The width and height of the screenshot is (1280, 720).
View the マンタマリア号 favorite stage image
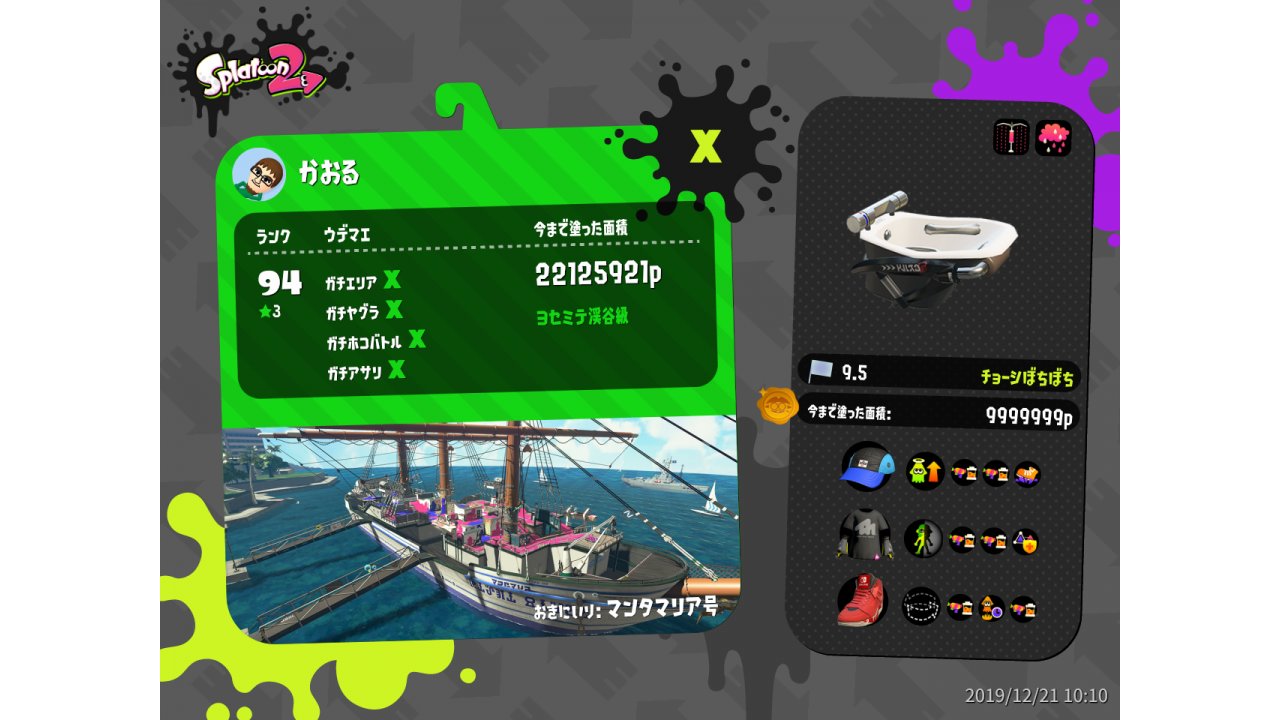point(478,530)
